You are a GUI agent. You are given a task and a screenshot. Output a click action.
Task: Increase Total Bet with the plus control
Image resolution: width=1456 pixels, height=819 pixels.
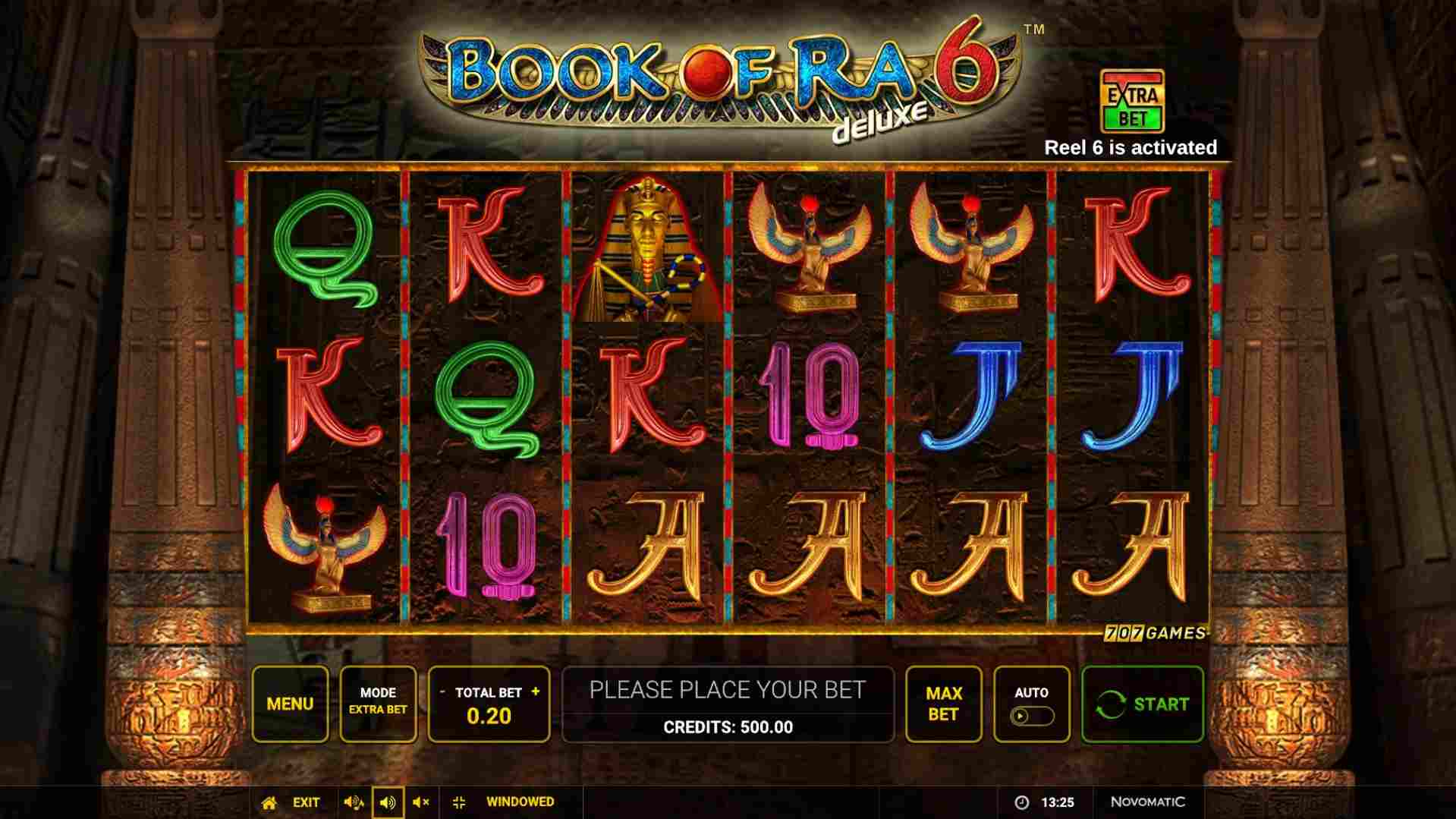coord(535,692)
